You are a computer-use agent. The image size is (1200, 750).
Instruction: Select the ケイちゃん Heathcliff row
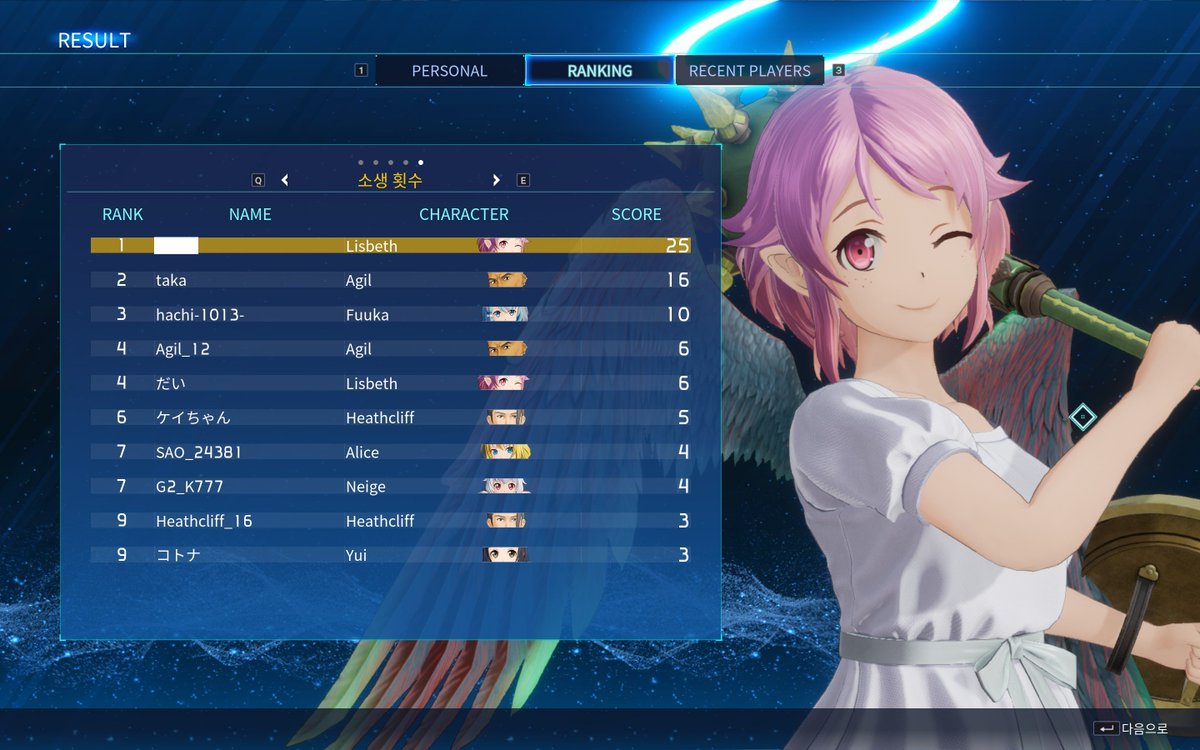(x=390, y=418)
